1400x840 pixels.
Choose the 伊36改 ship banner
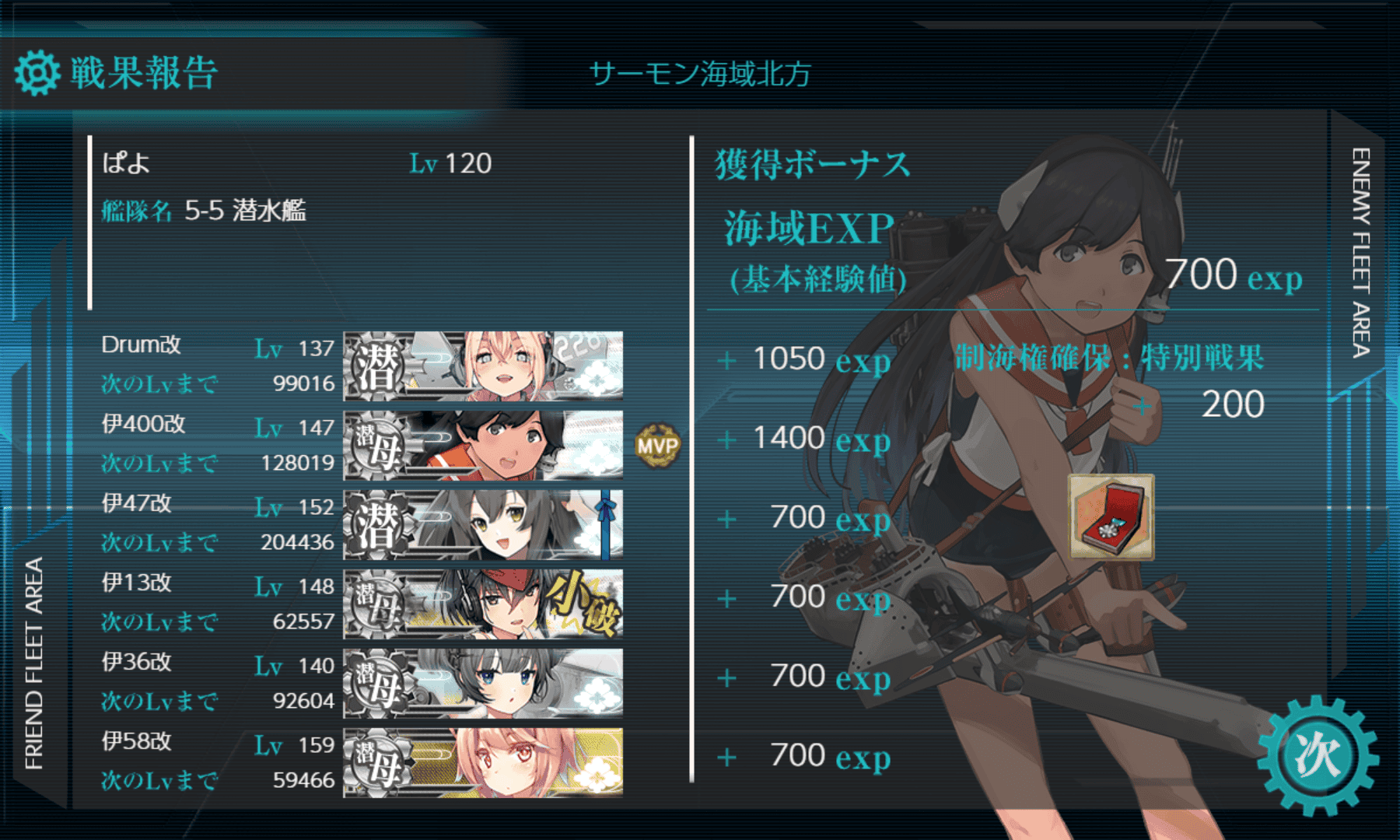pos(483,683)
